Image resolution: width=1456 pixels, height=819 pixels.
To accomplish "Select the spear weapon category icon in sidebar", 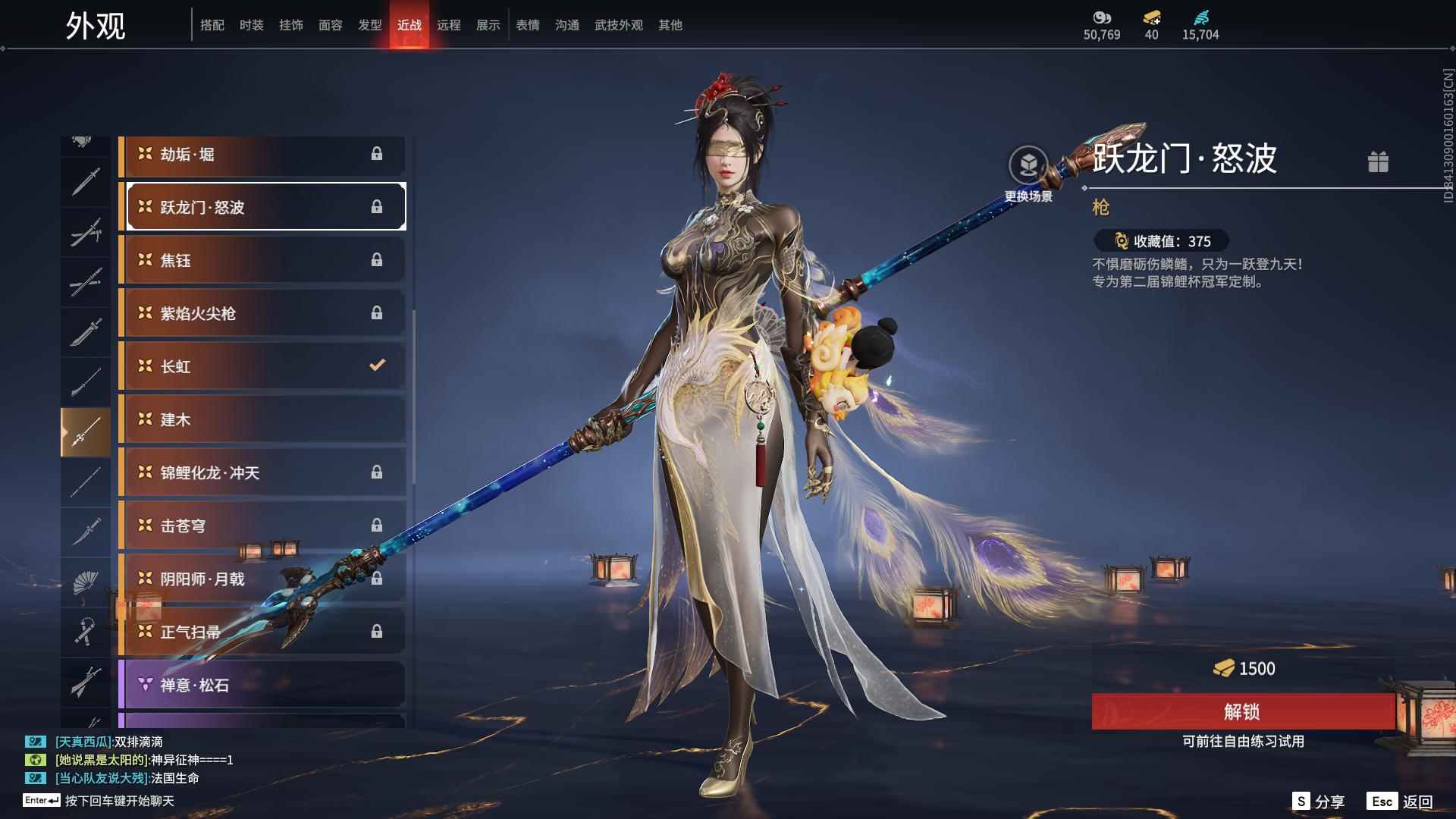I will (86, 430).
